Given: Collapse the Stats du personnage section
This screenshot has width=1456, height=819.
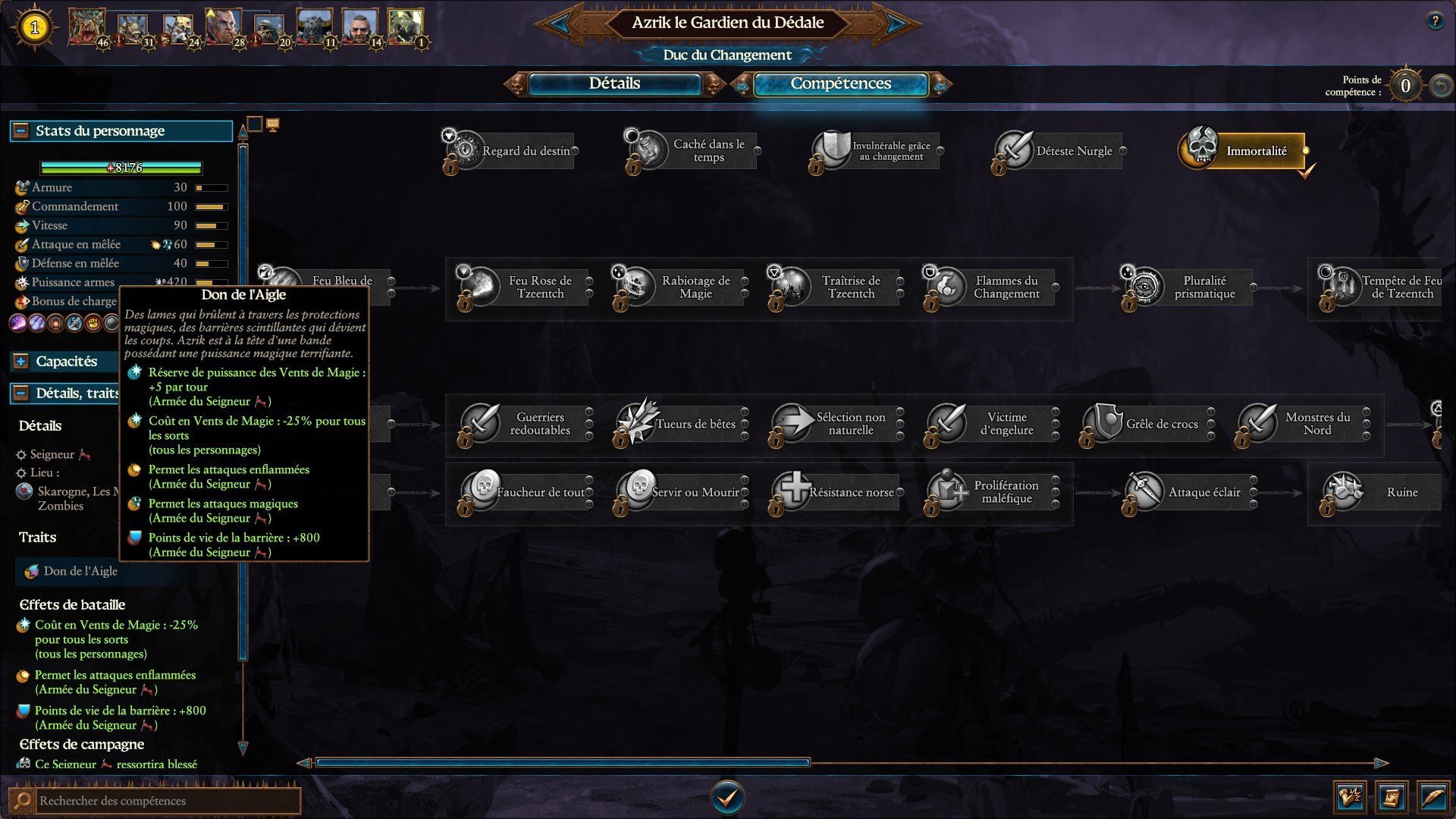Looking at the screenshot, I should (x=21, y=131).
